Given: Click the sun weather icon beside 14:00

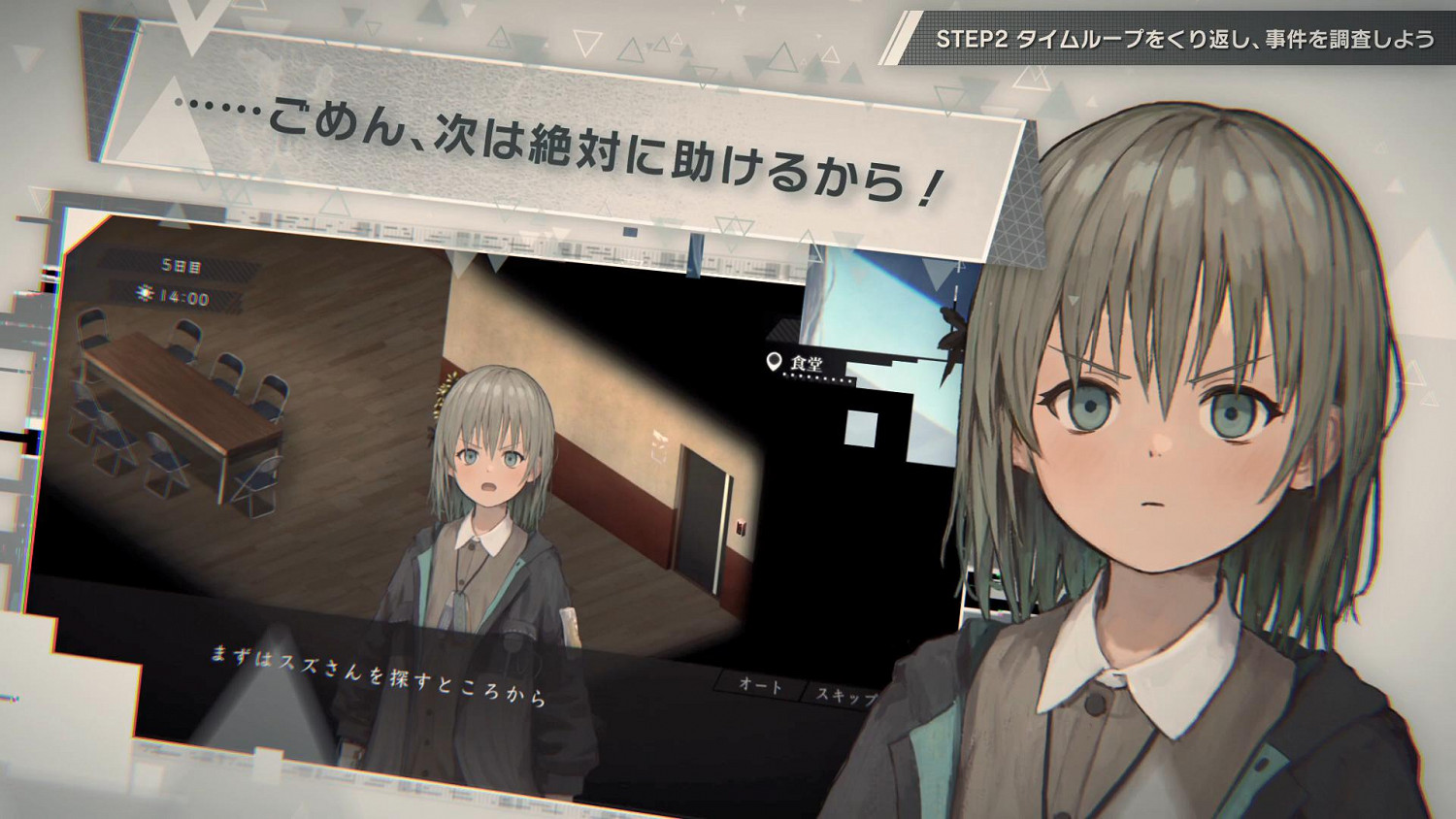Looking at the screenshot, I should (145, 292).
